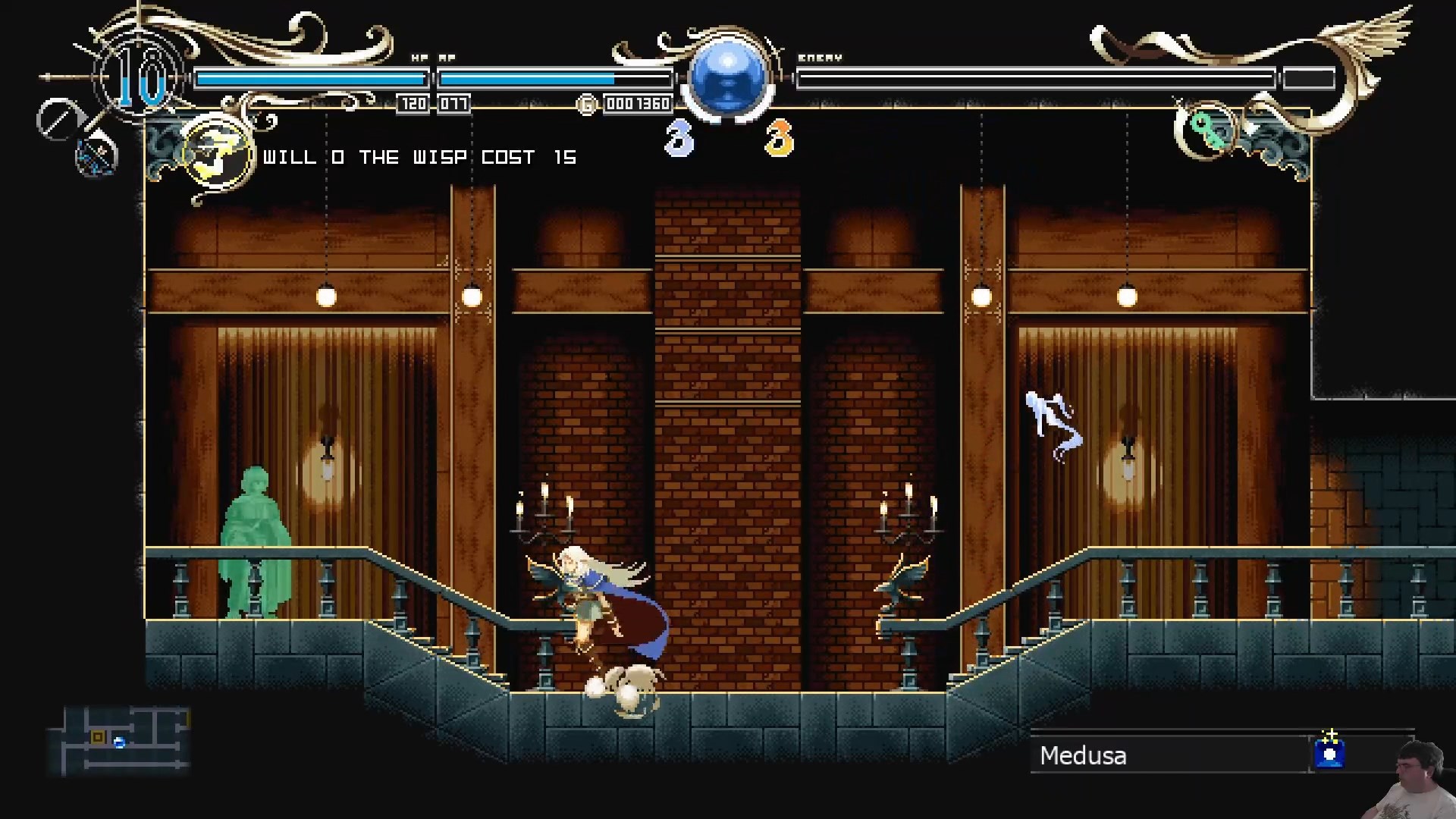Select the ENEMY label above the boss bar
The image size is (1456, 819).
tap(821, 56)
